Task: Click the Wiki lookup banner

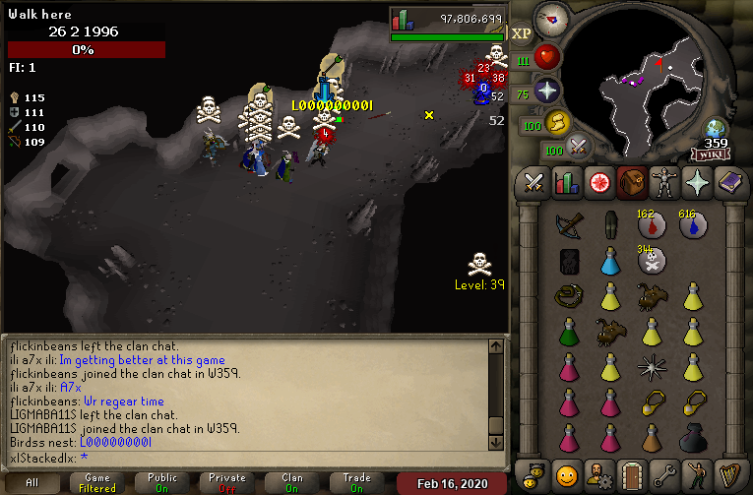Action: pyautogui.click(x=714, y=154)
